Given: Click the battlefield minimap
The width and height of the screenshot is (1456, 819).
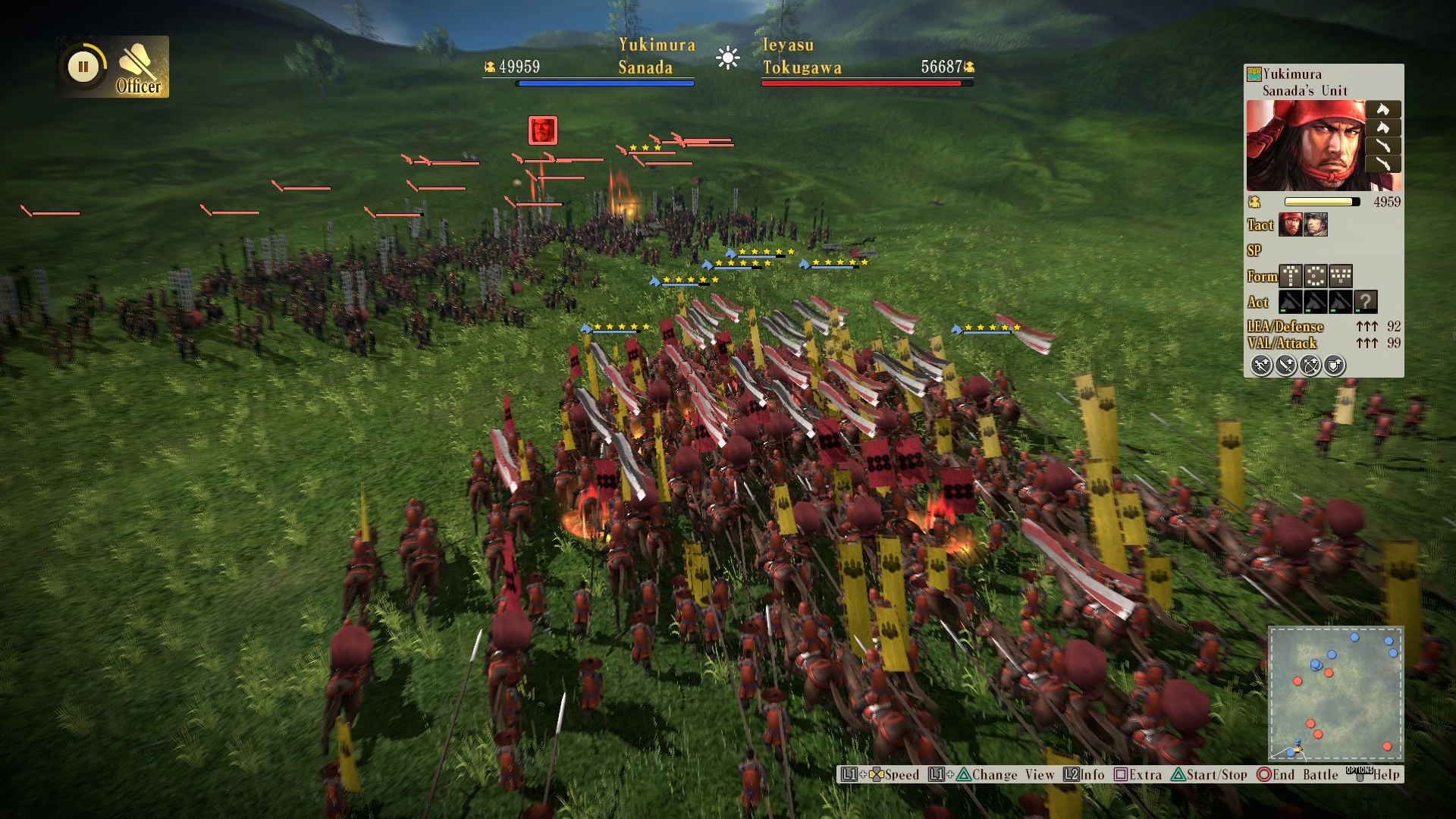Looking at the screenshot, I should pos(1335,693).
